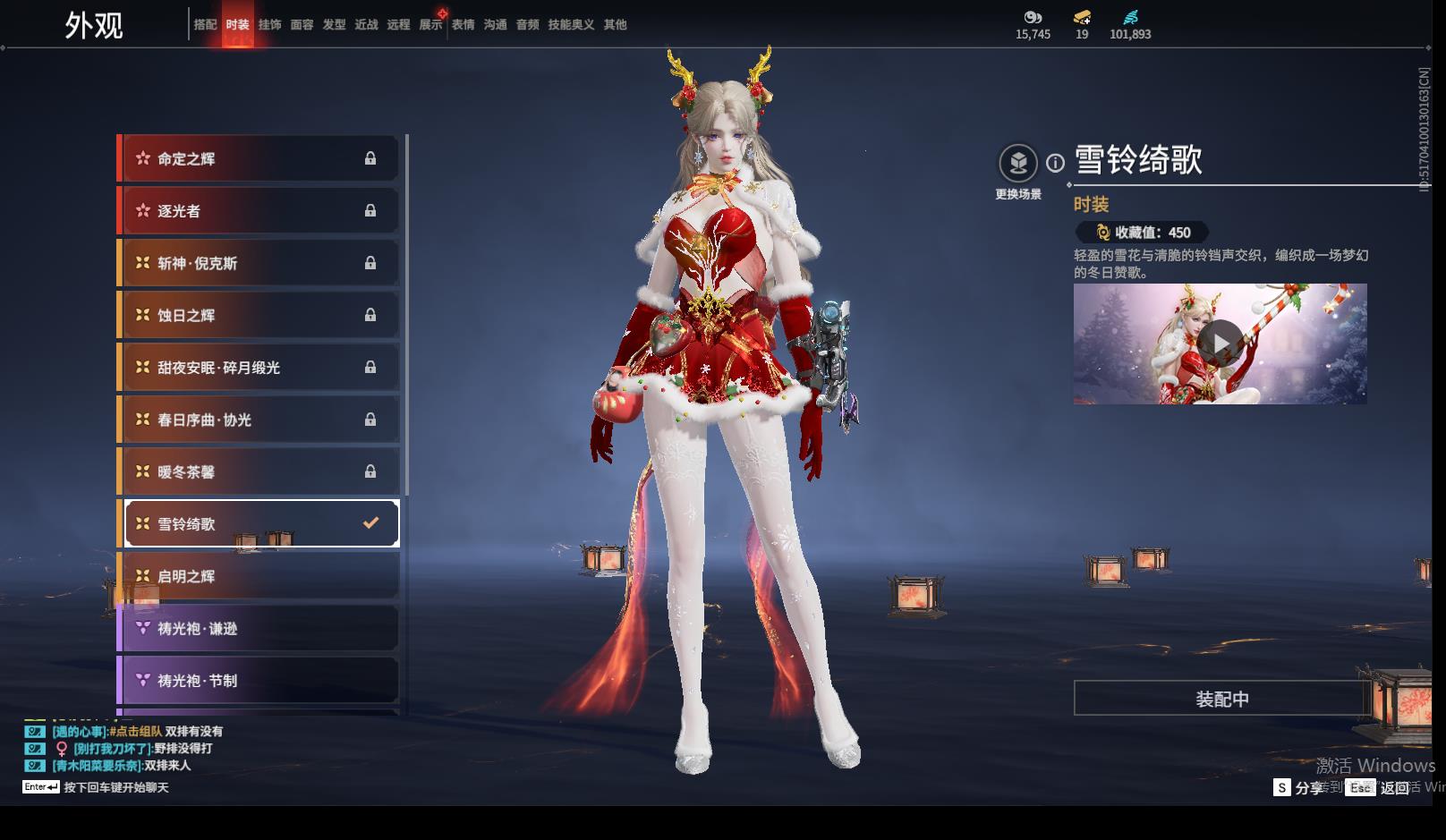Open the 挂饰 accessories tab

coord(269,25)
